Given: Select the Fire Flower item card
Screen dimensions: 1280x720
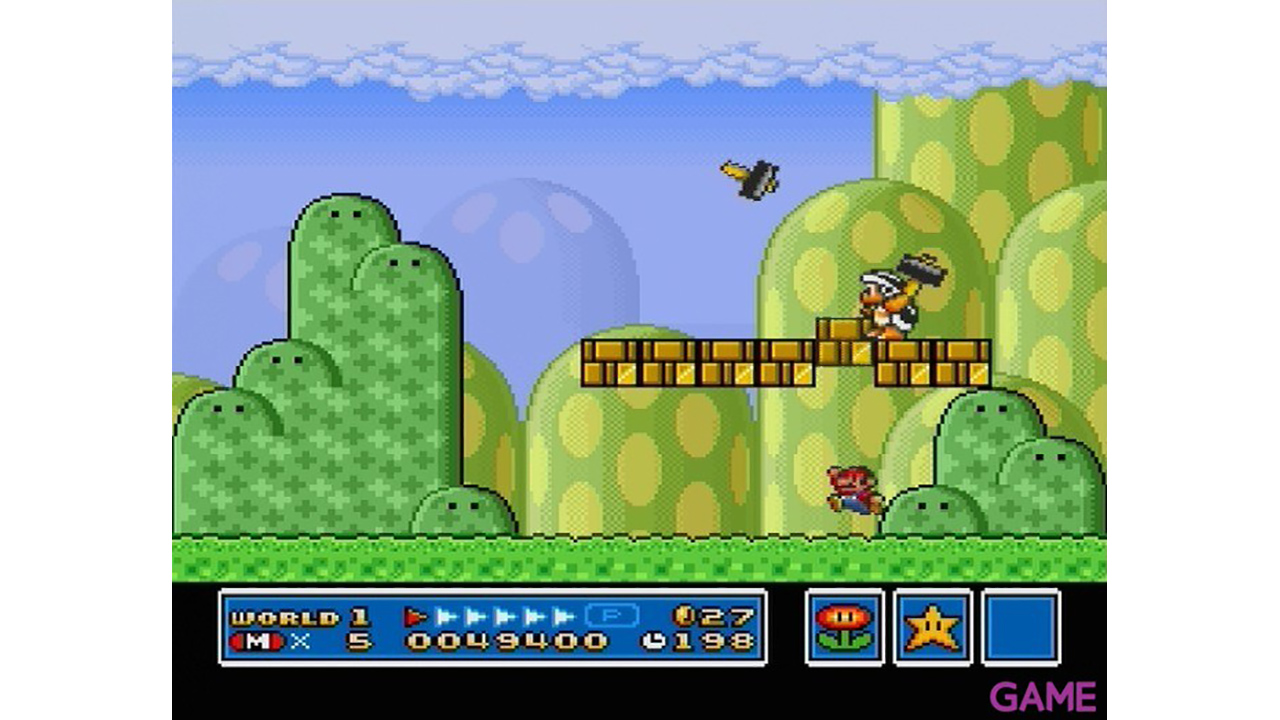Looking at the screenshot, I should click(844, 627).
